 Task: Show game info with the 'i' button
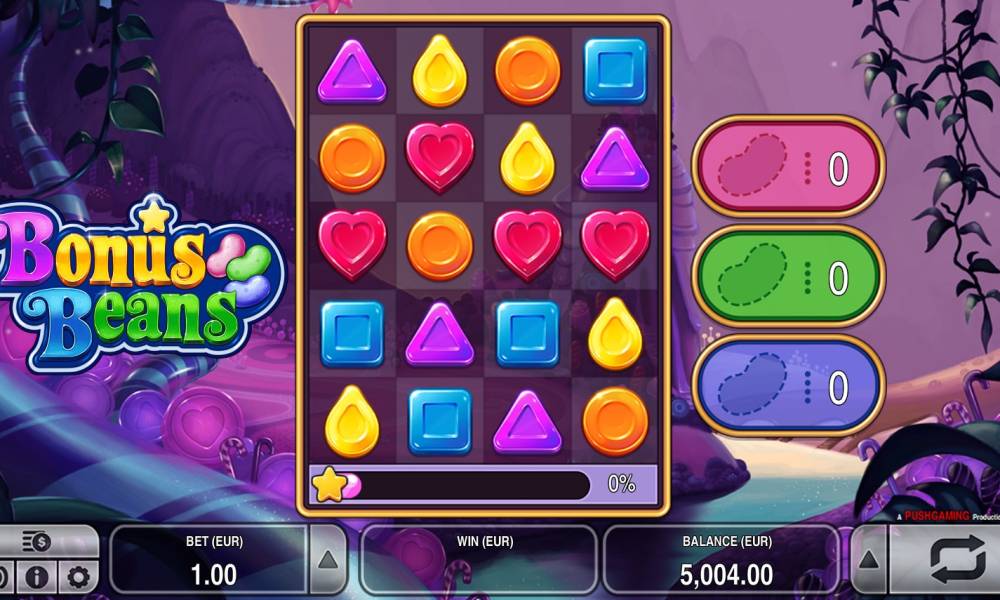point(37,577)
